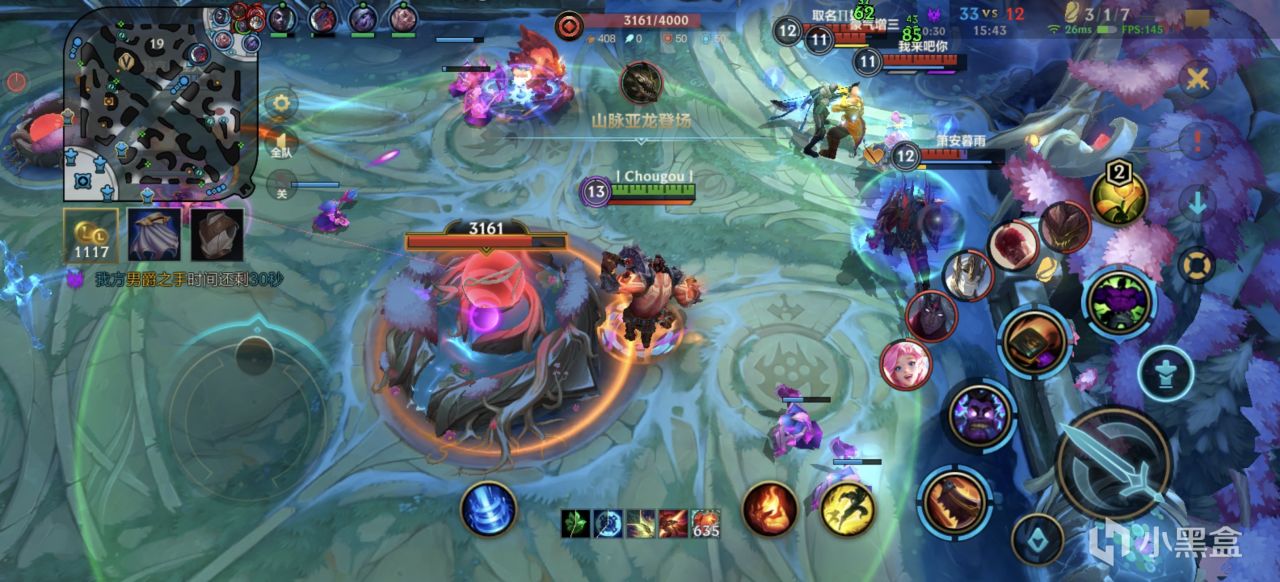Tap the sword basic attack button

tap(1113, 463)
